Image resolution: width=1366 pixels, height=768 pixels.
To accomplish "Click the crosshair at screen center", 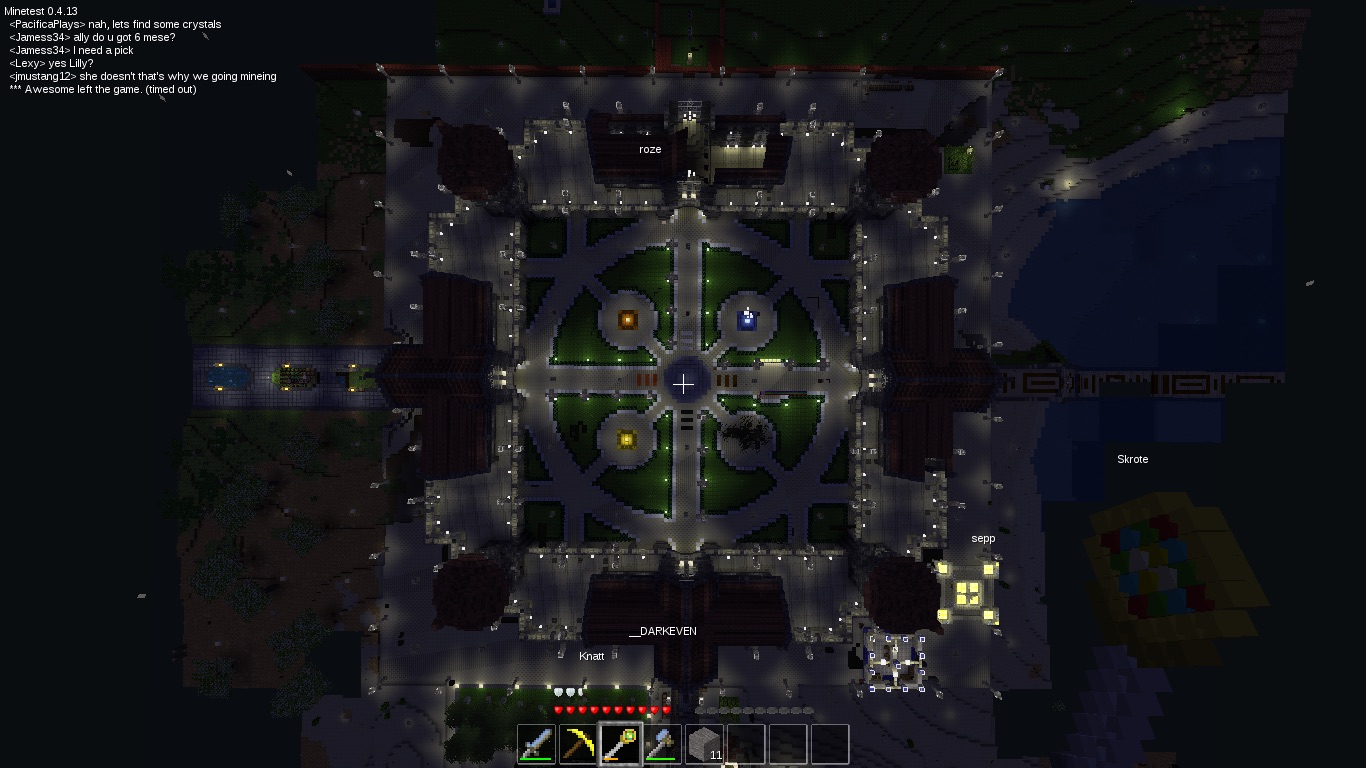I will [683, 384].
